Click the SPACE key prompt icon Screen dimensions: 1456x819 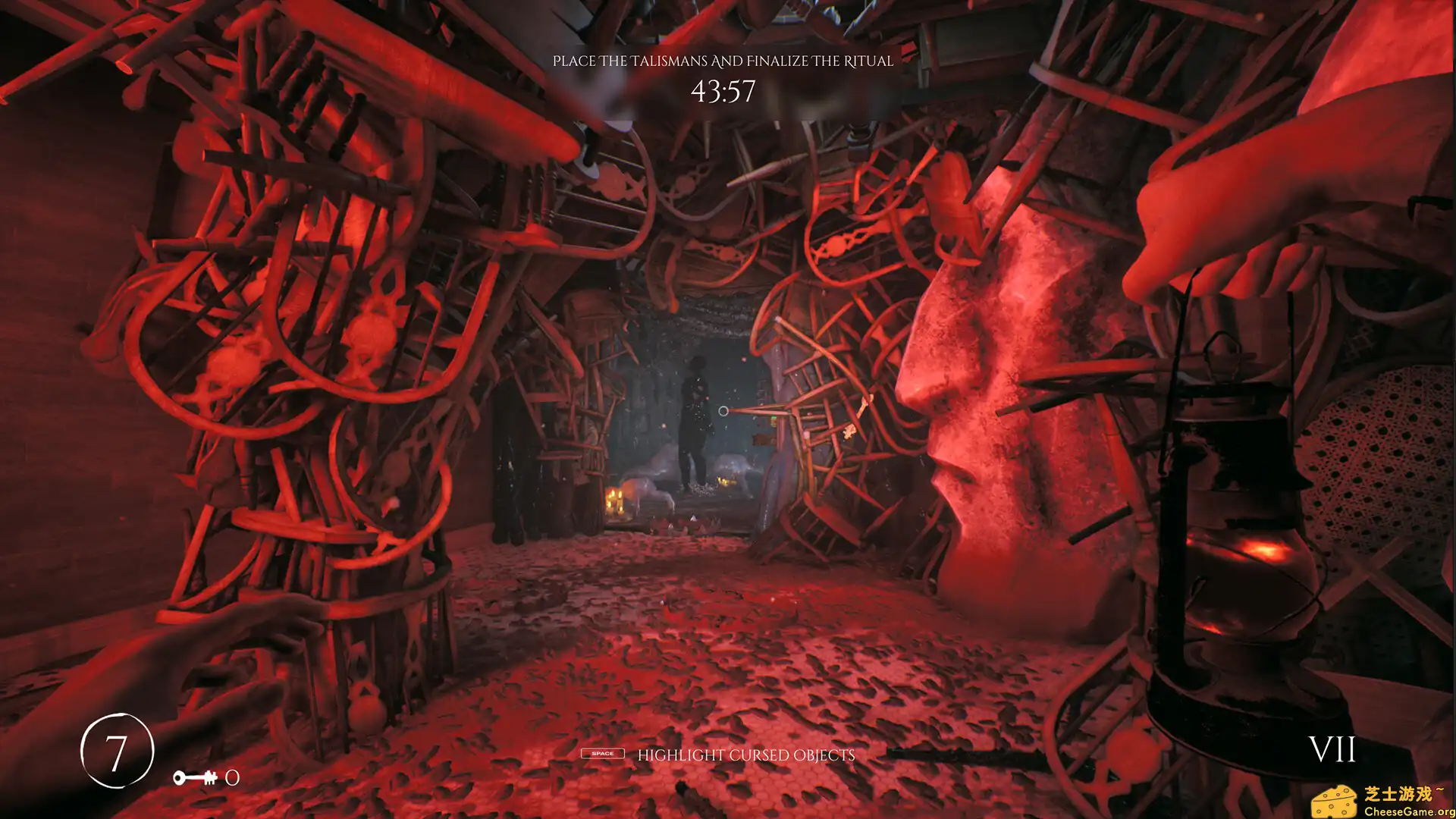click(603, 755)
